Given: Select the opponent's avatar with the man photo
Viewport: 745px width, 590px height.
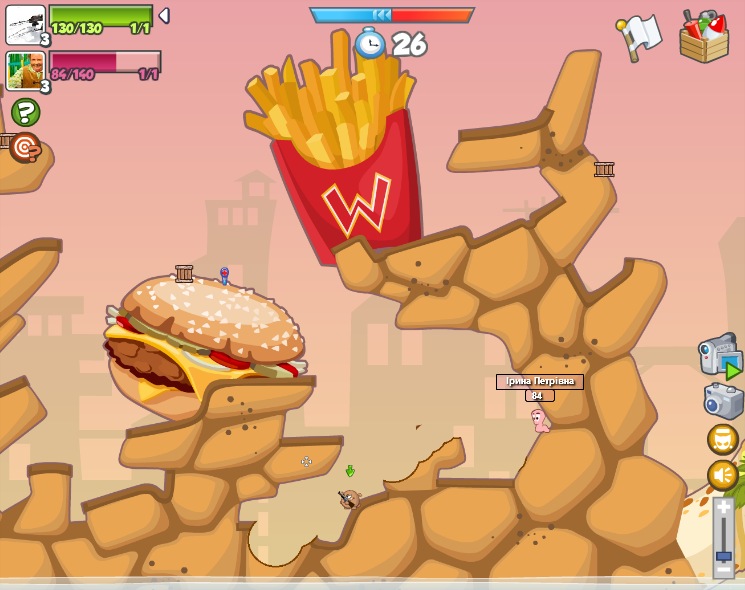Looking at the screenshot, I should [25, 71].
